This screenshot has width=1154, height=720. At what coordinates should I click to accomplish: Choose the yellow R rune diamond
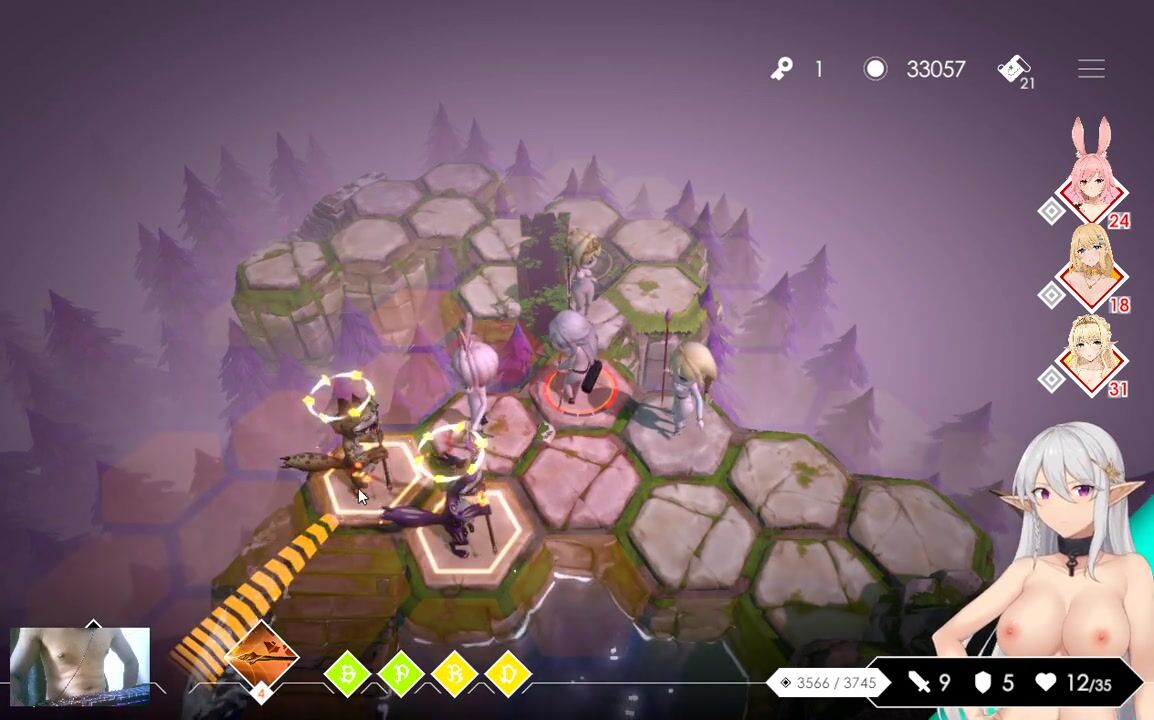click(455, 675)
